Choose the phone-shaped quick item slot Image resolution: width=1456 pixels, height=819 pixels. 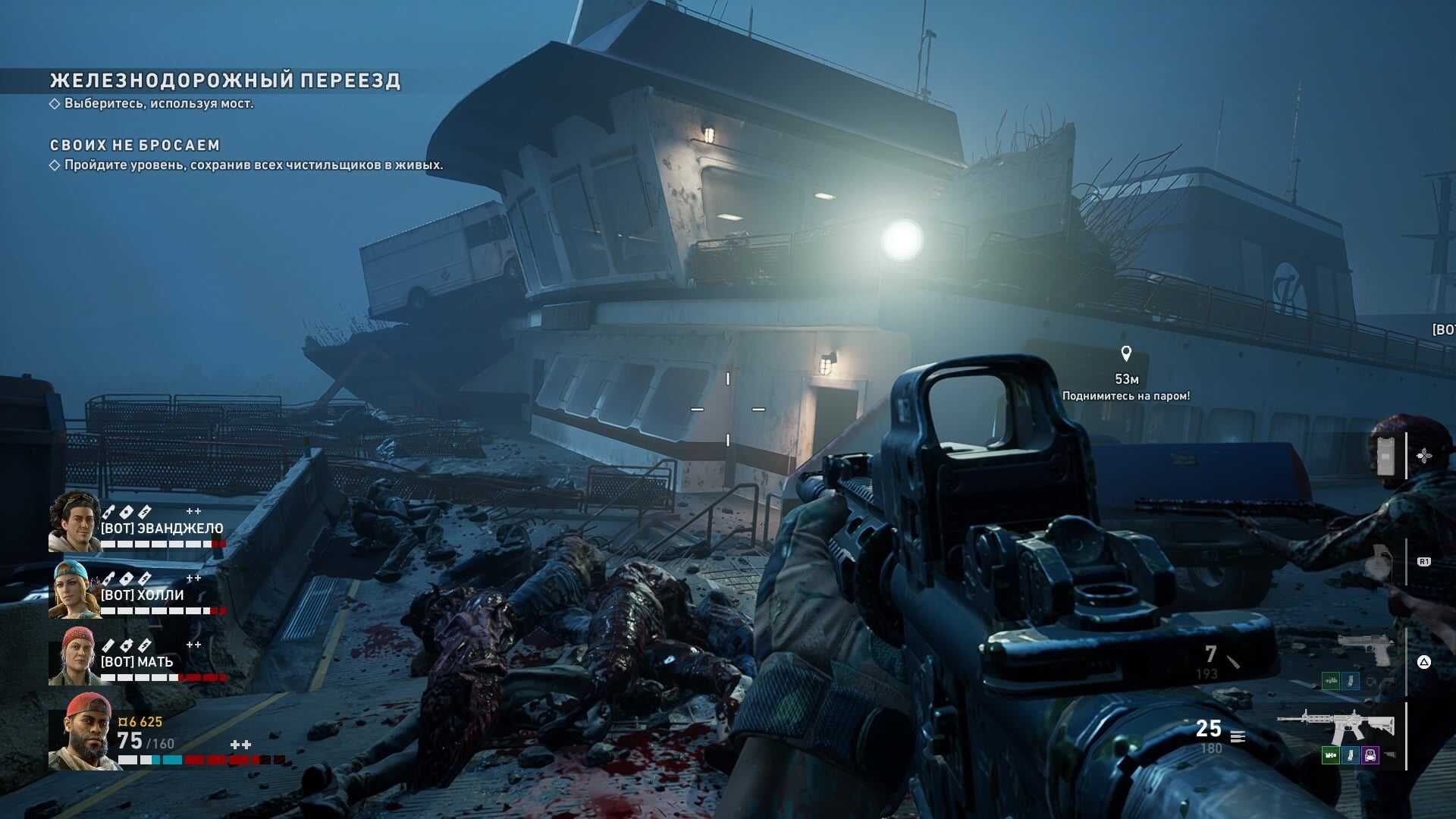point(1385,456)
